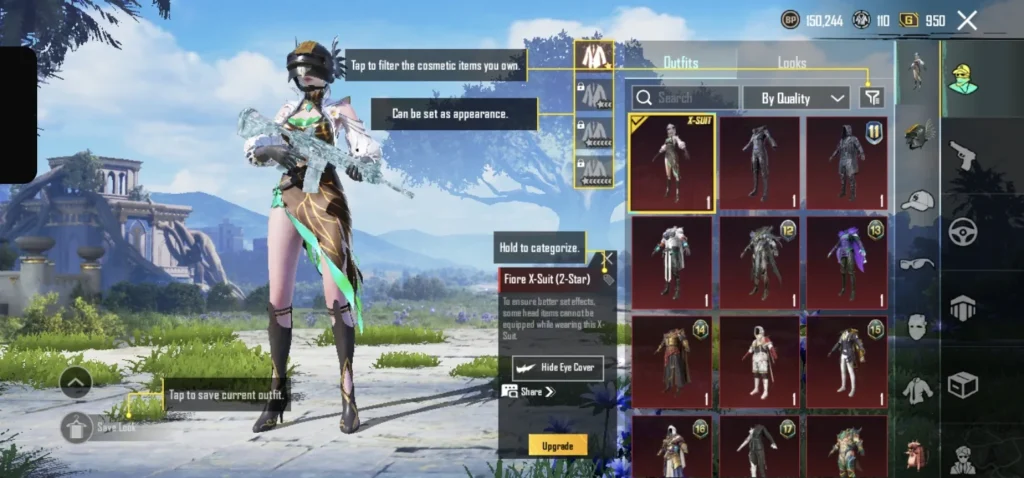Close the inventory screen
This screenshot has width=1024, height=478.
tap(967, 20)
